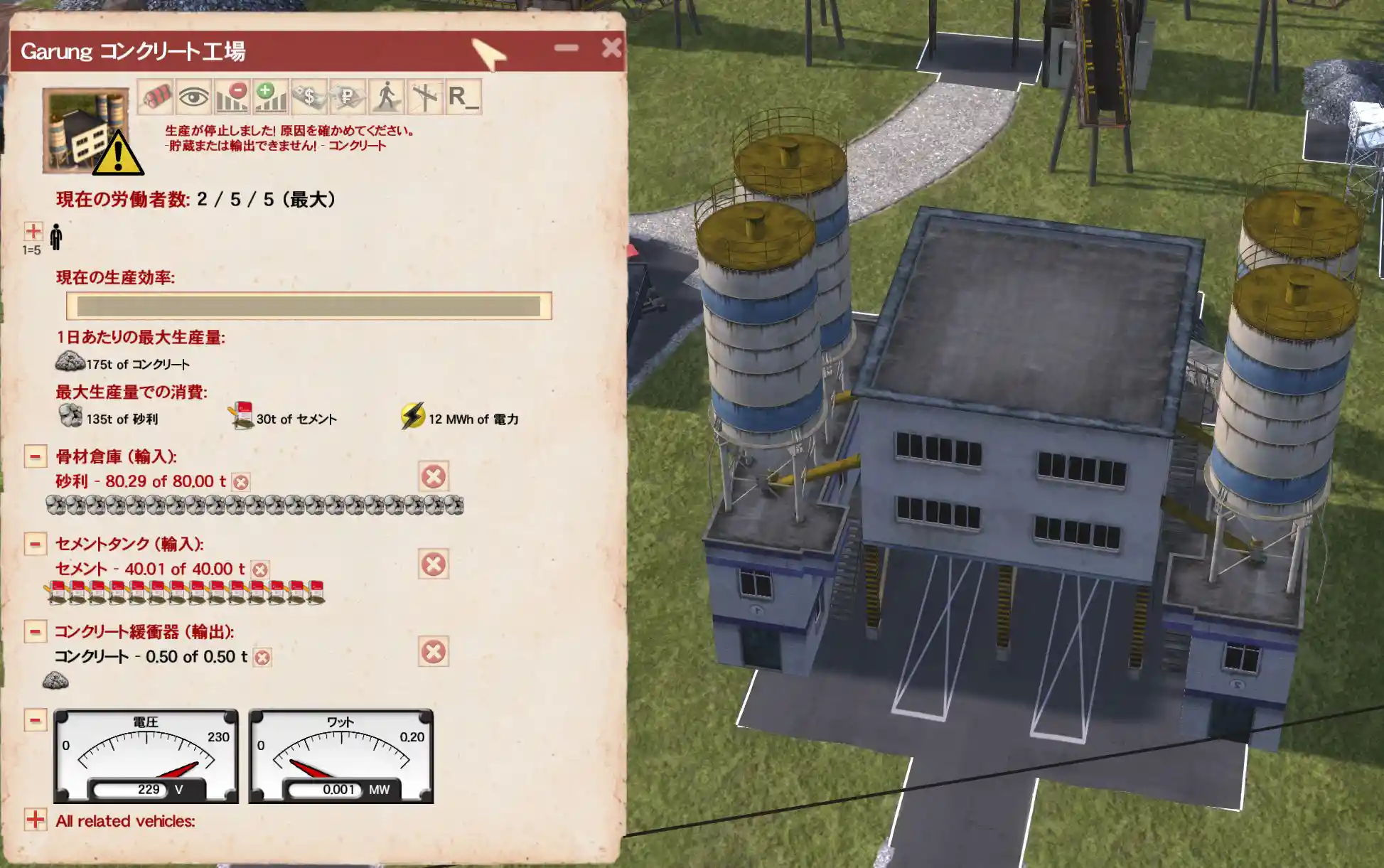Toggle the eye view icon
The width and height of the screenshot is (1384, 868).
click(x=193, y=97)
